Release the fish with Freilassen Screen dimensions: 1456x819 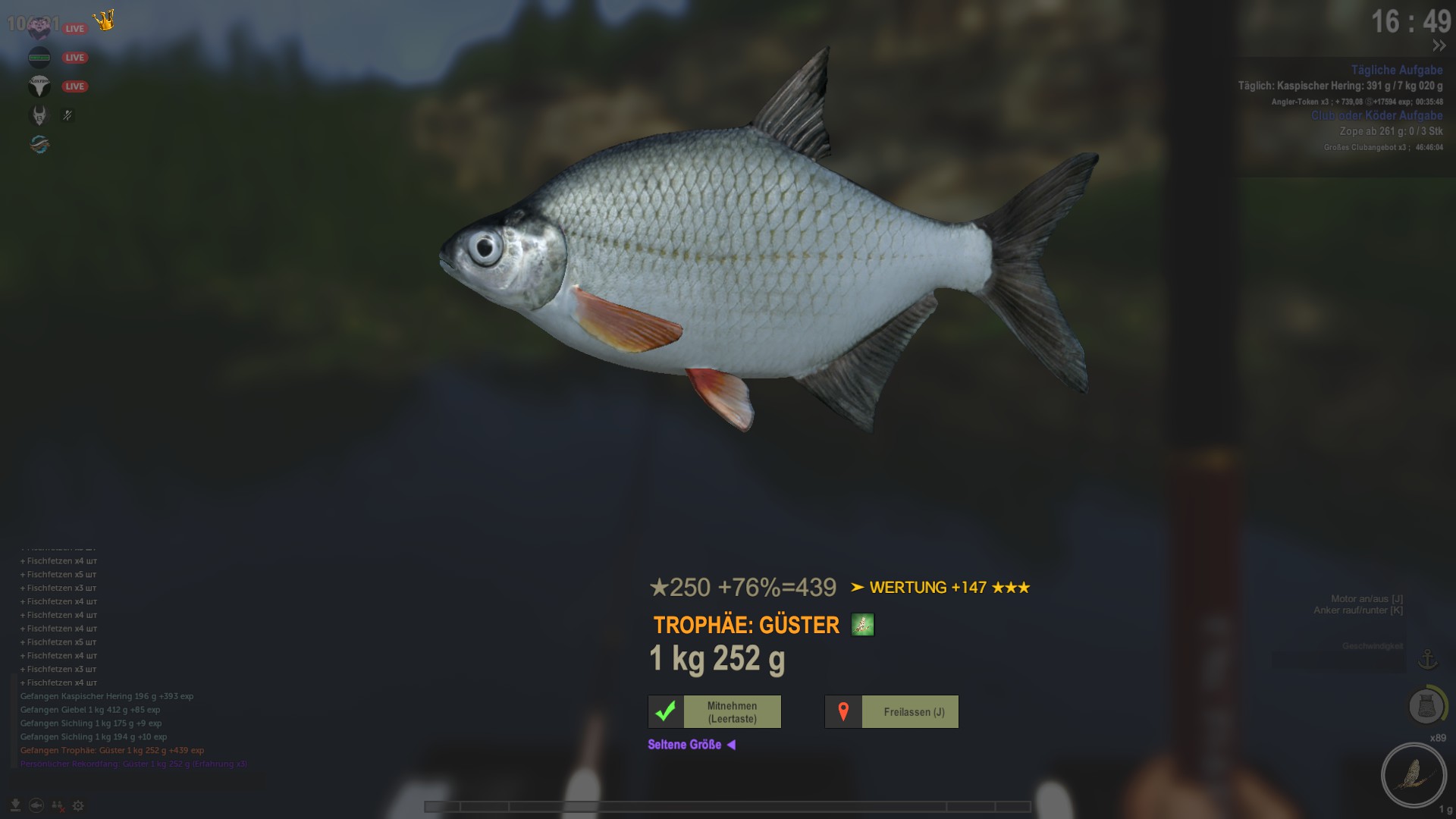tap(892, 712)
